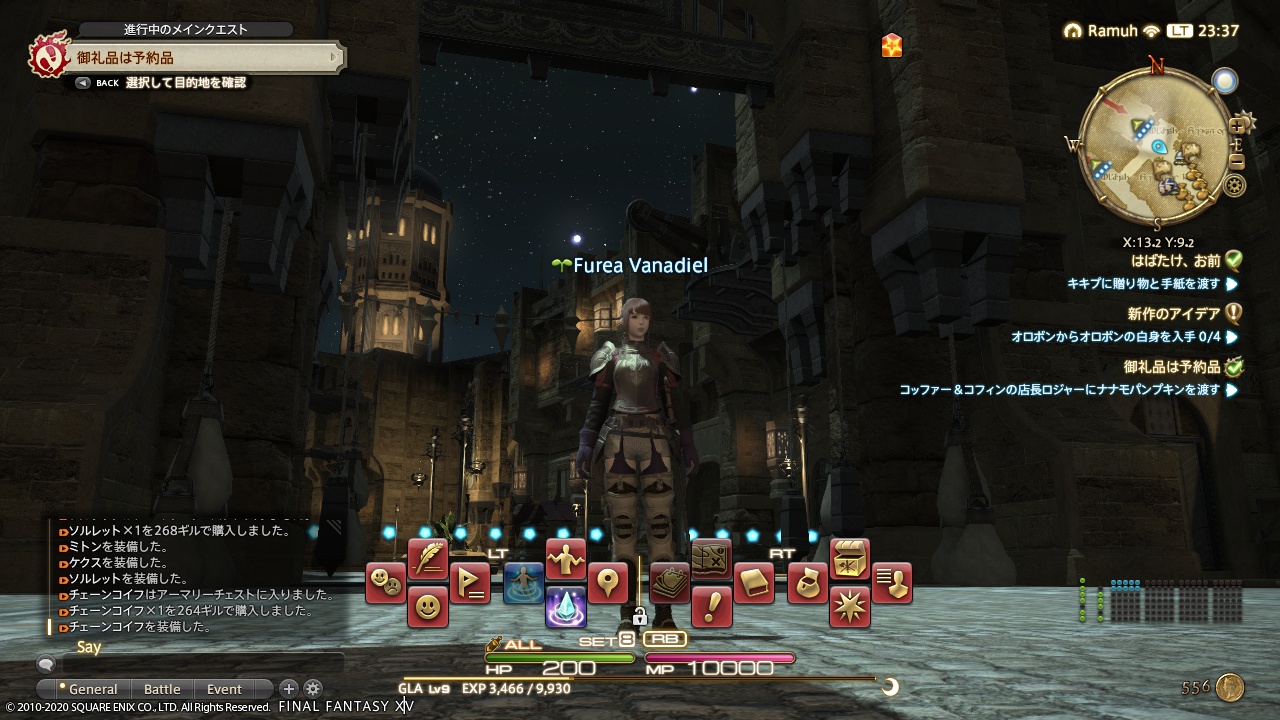Select the Teleport aetheryte crystal icon
This screenshot has width=1280, height=720.
(x=568, y=608)
